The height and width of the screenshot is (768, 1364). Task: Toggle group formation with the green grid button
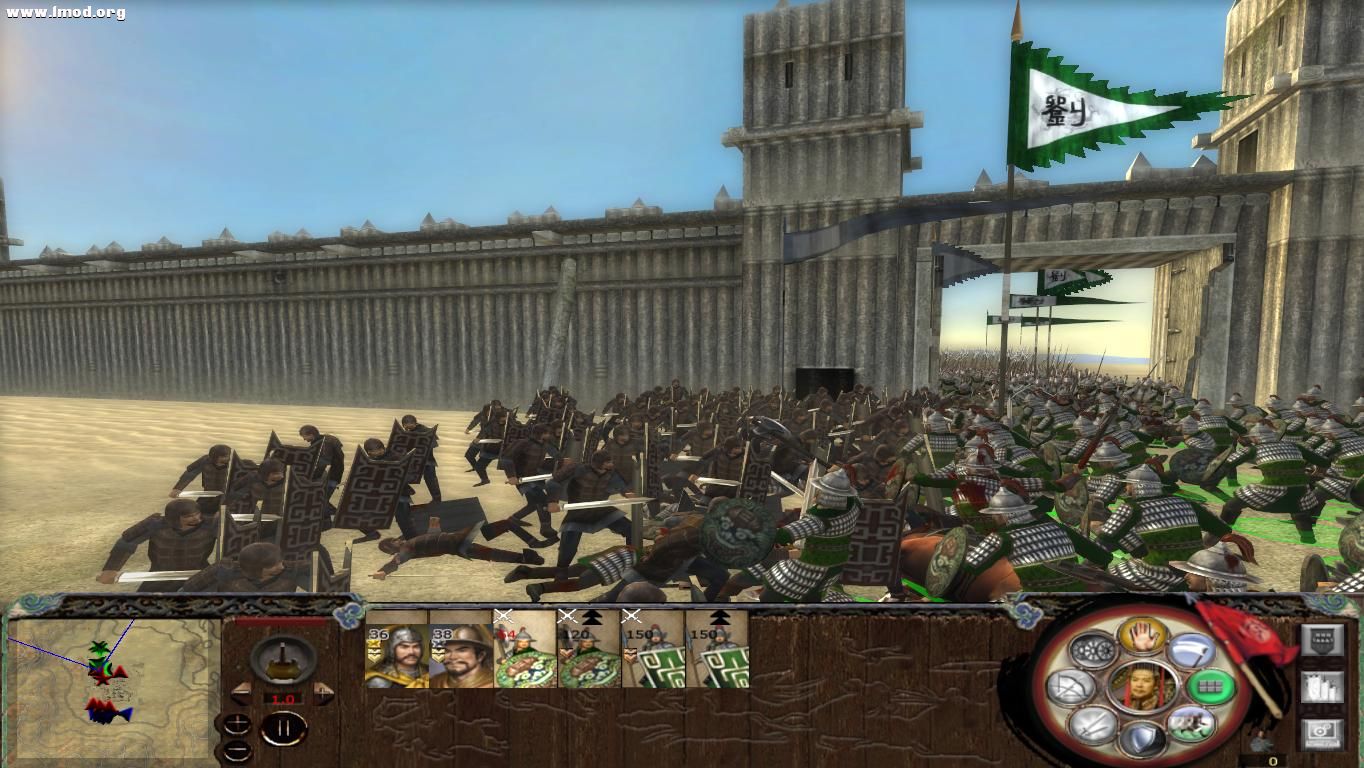(1211, 686)
